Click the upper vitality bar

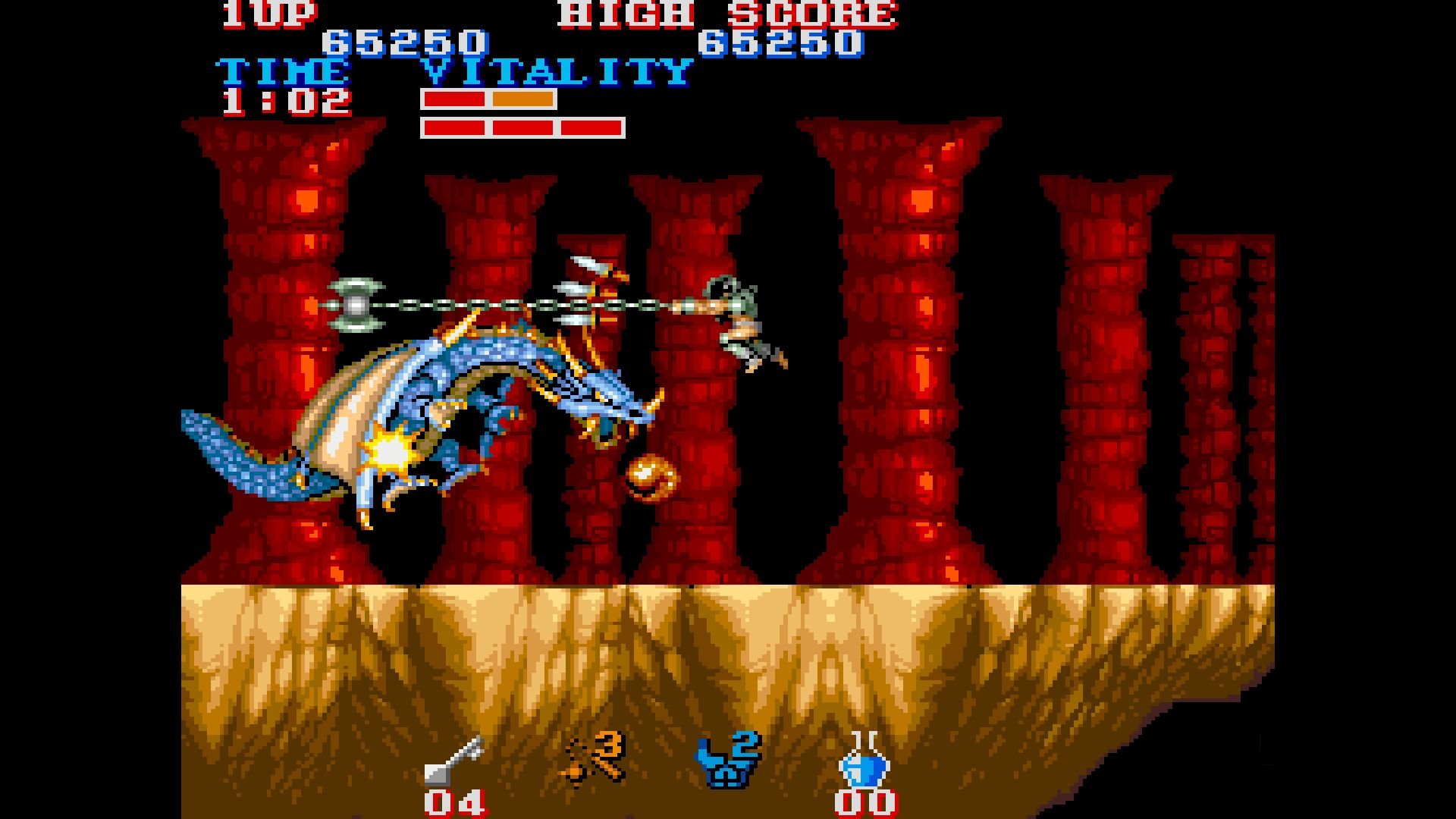click(489, 99)
